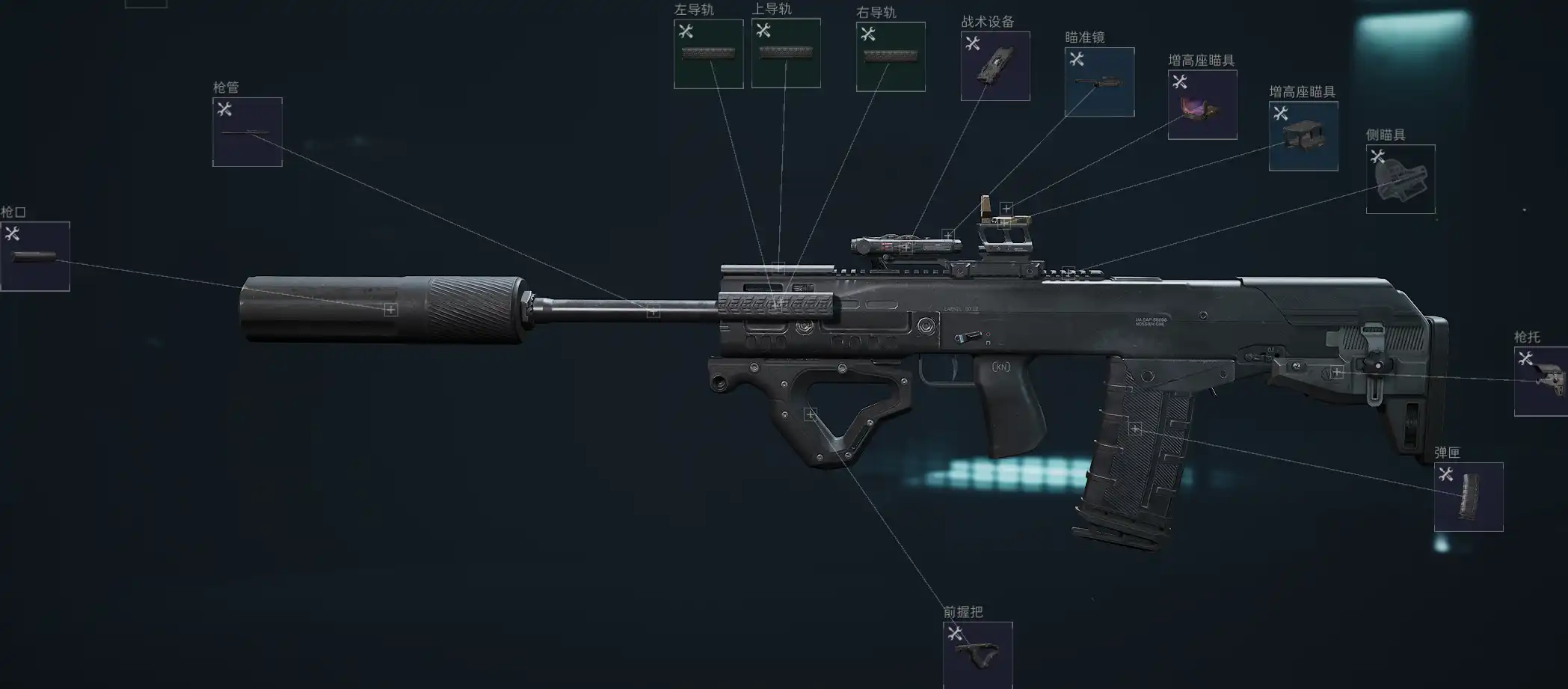Select the 增高座瞄具 slot with black riser mount
The image size is (1568, 689).
pyautogui.click(x=1303, y=136)
